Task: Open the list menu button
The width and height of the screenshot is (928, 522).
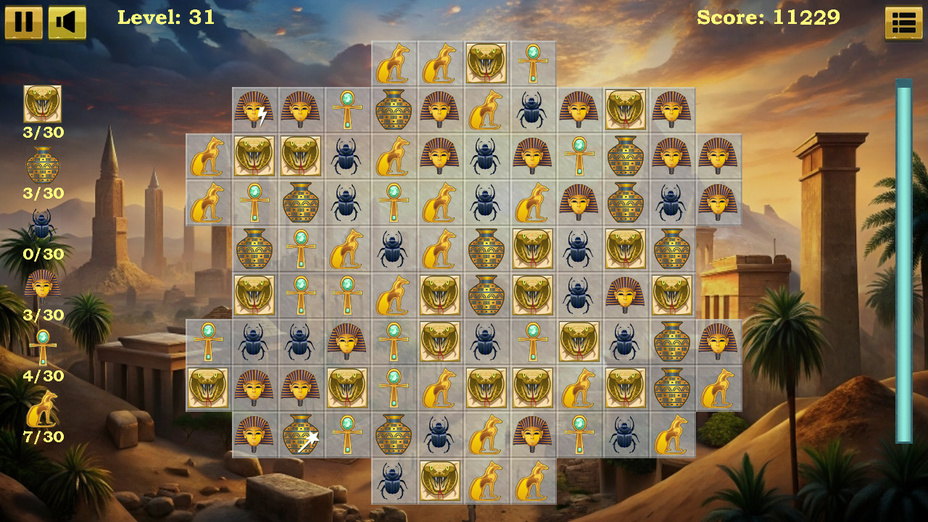Action: pyautogui.click(x=904, y=23)
